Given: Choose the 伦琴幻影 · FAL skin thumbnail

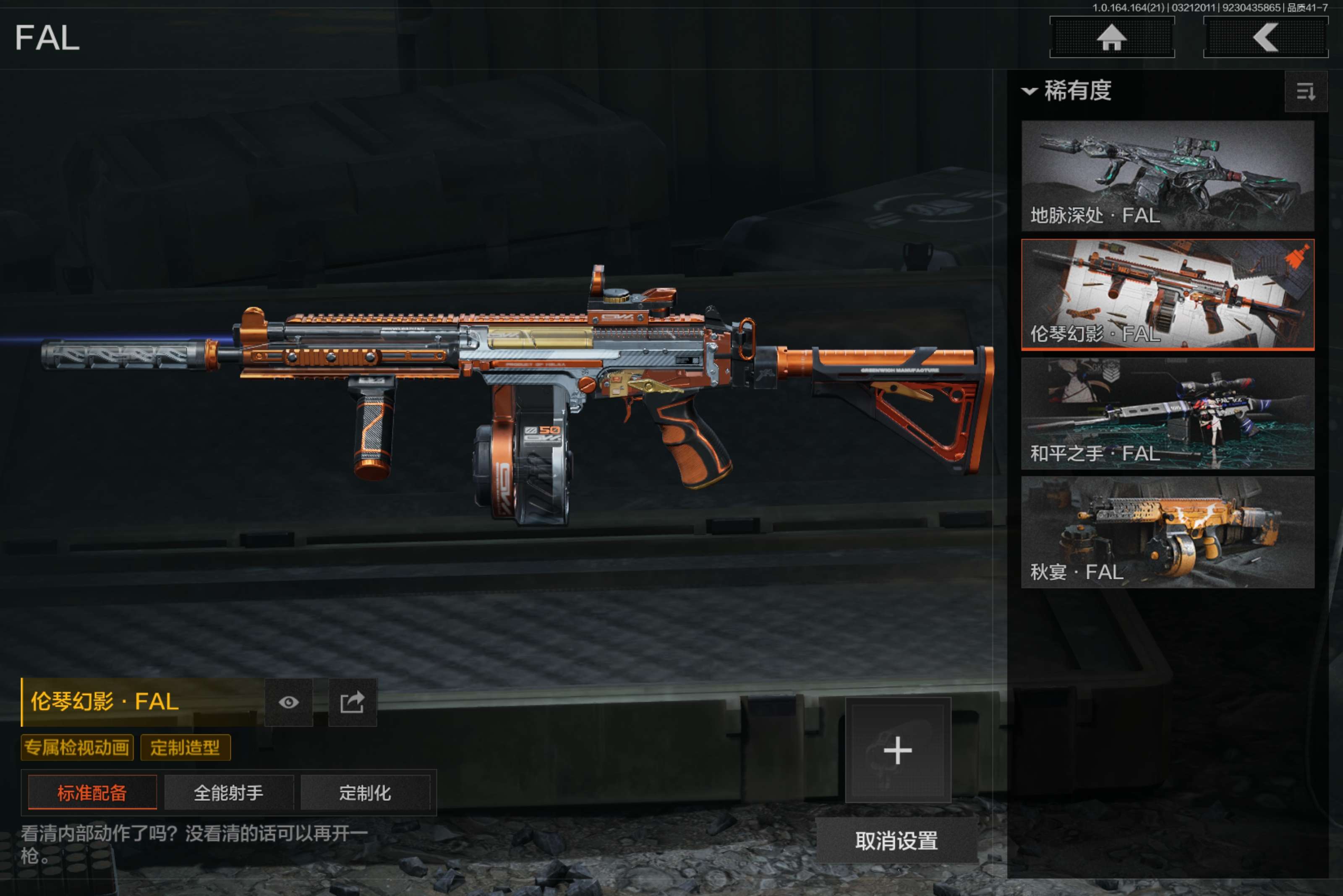Looking at the screenshot, I should [x=1167, y=294].
